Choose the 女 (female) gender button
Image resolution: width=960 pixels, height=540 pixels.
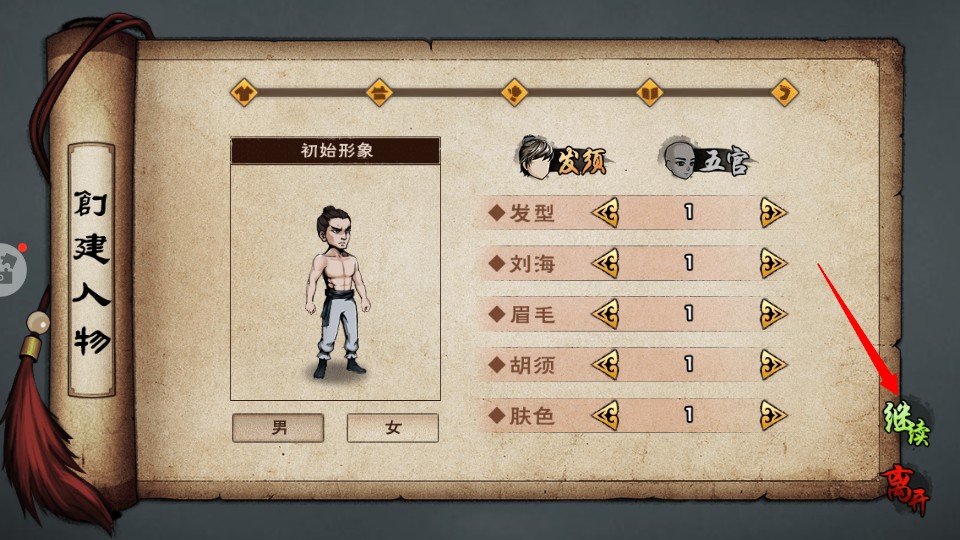click(x=392, y=428)
